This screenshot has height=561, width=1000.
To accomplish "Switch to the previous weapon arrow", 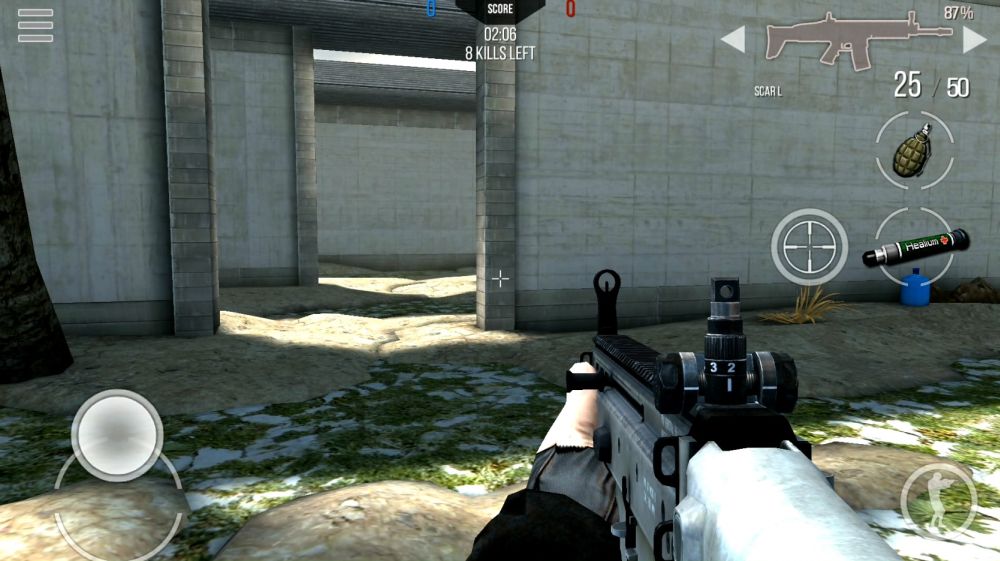I will click(733, 40).
